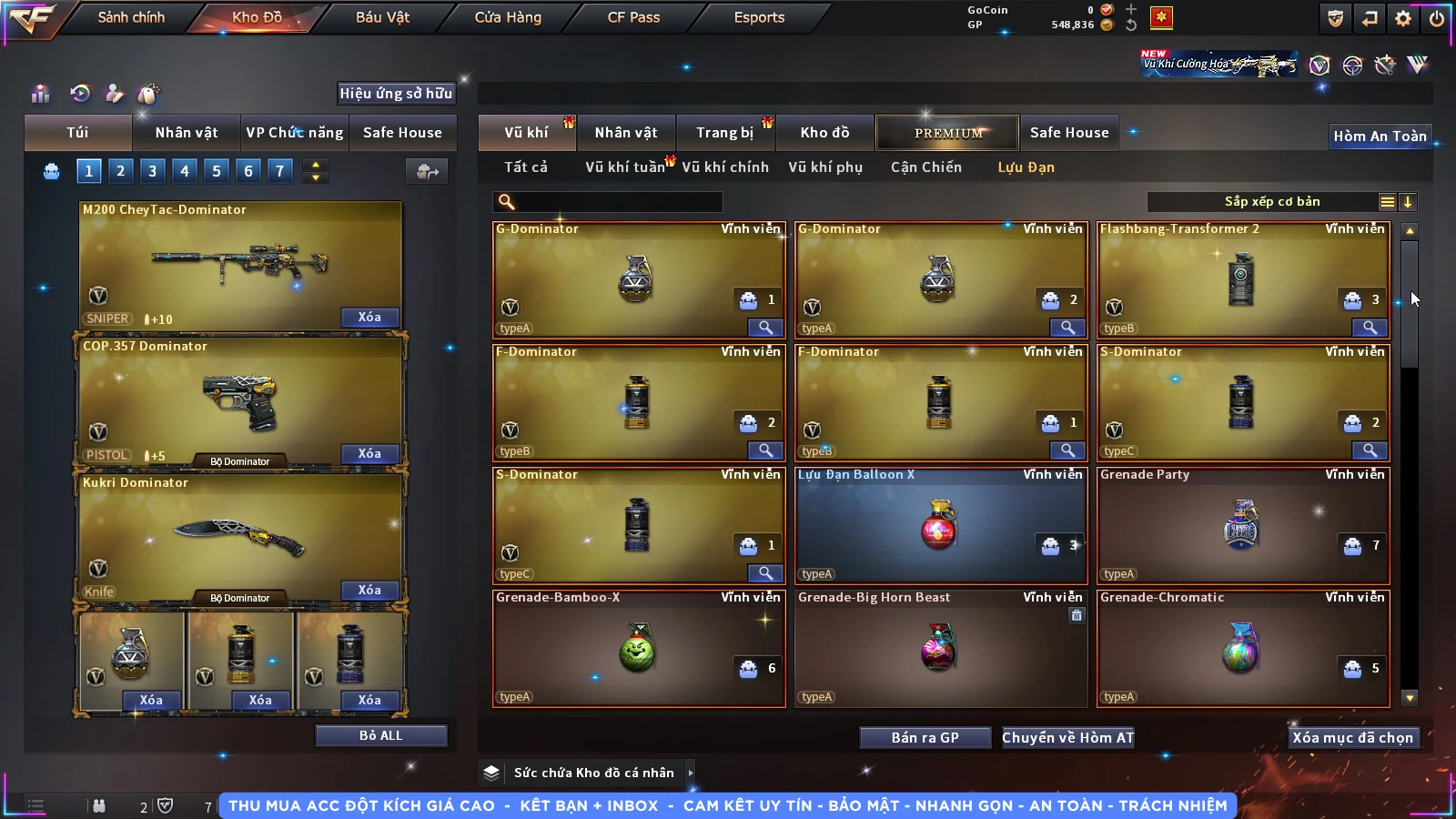The height and width of the screenshot is (819, 1456).
Task: Select the Nhân vật bag tab
Action: click(186, 133)
